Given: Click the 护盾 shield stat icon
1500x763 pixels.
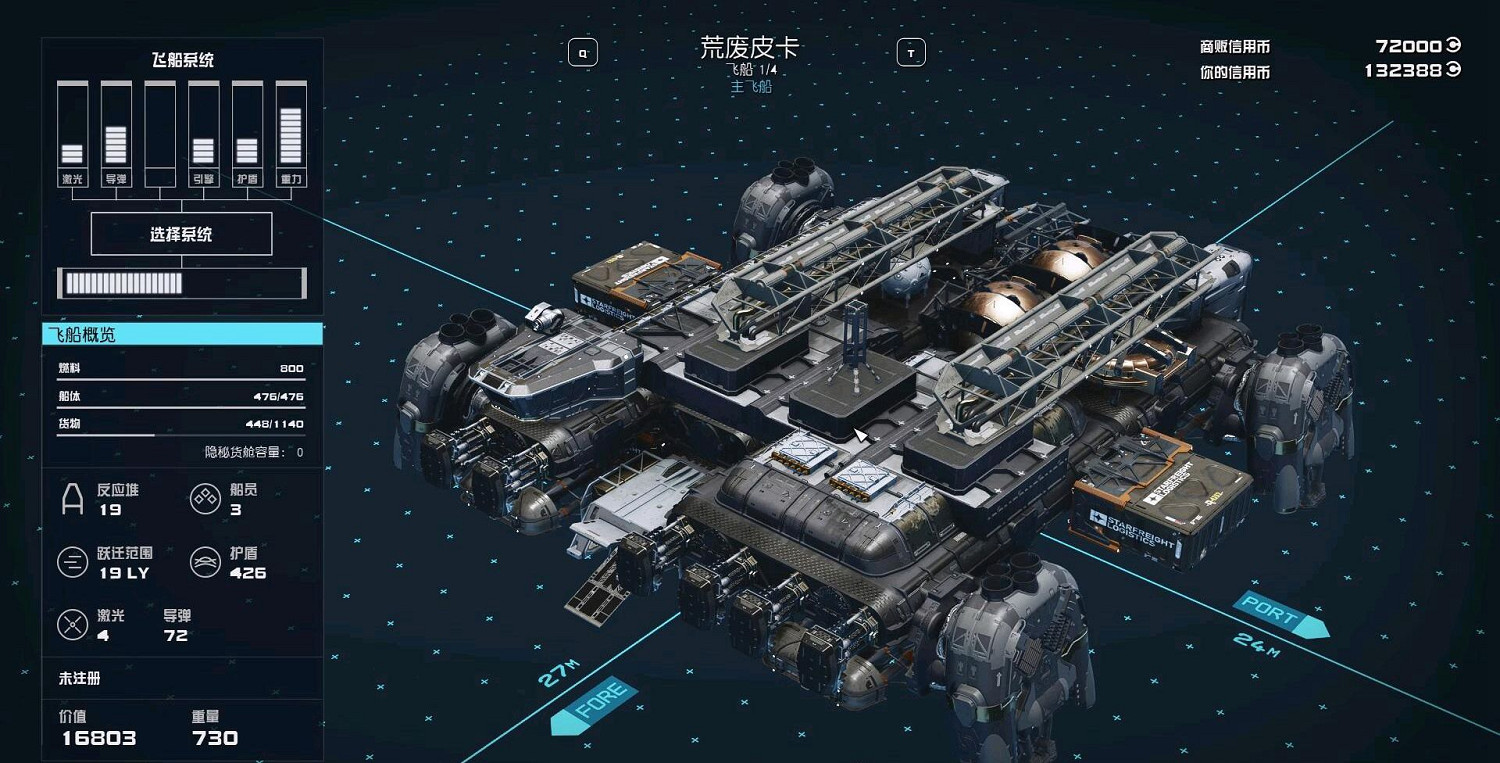Looking at the screenshot, I should (205, 561).
